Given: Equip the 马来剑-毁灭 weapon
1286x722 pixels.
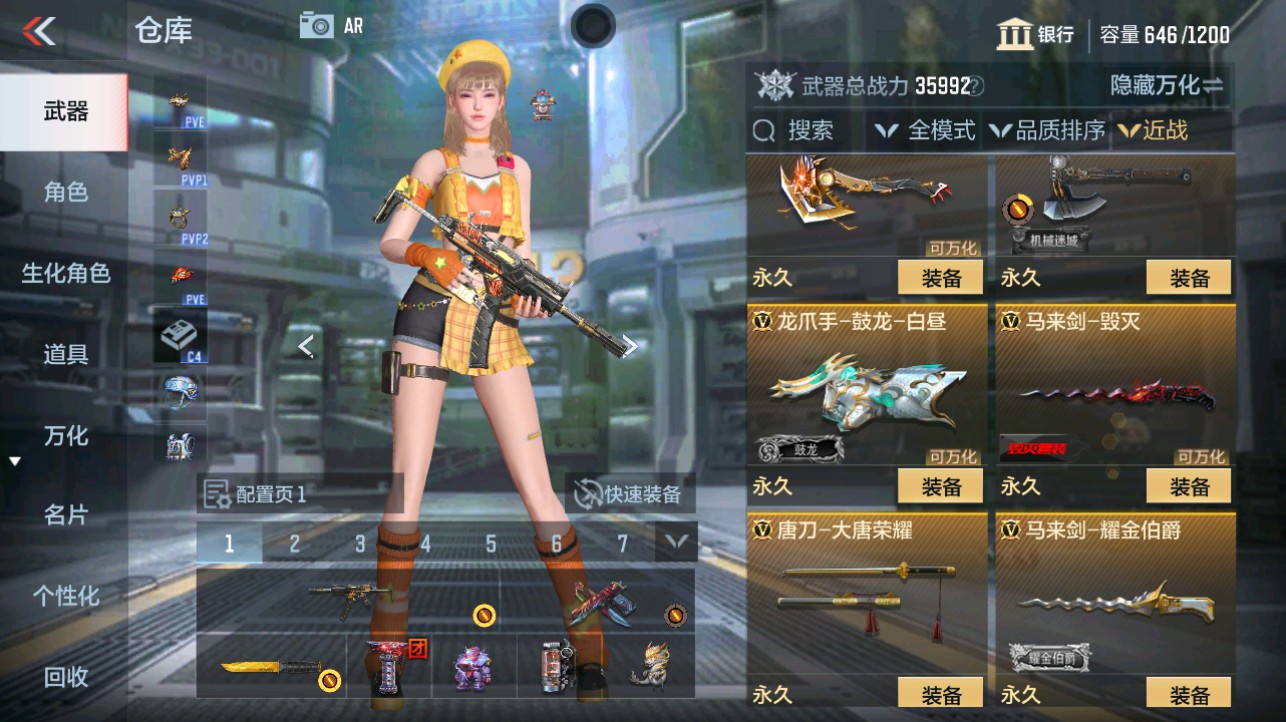Looking at the screenshot, I should click(x=1188, y=487).
